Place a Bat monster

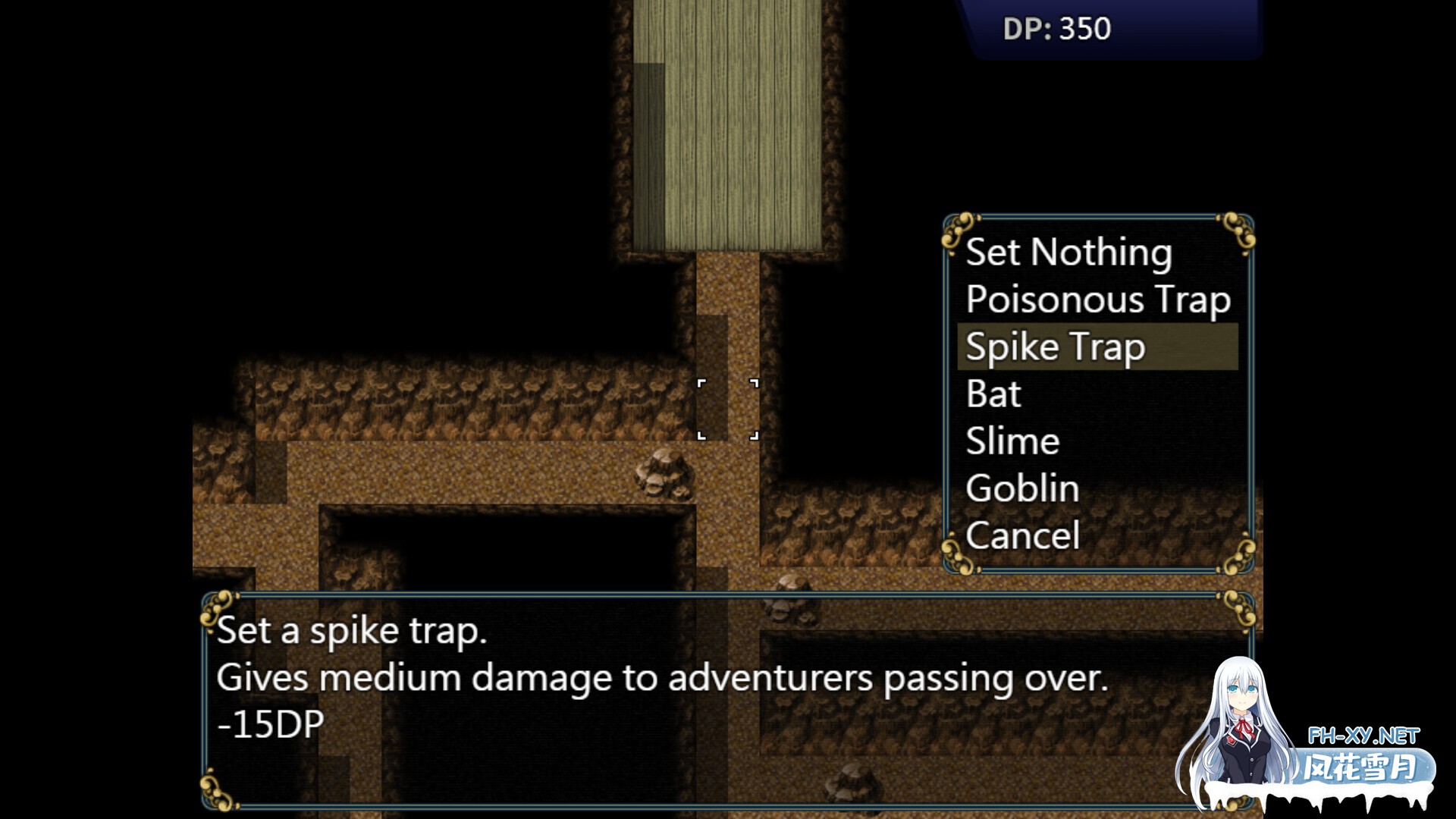click(x=993, y=394)
